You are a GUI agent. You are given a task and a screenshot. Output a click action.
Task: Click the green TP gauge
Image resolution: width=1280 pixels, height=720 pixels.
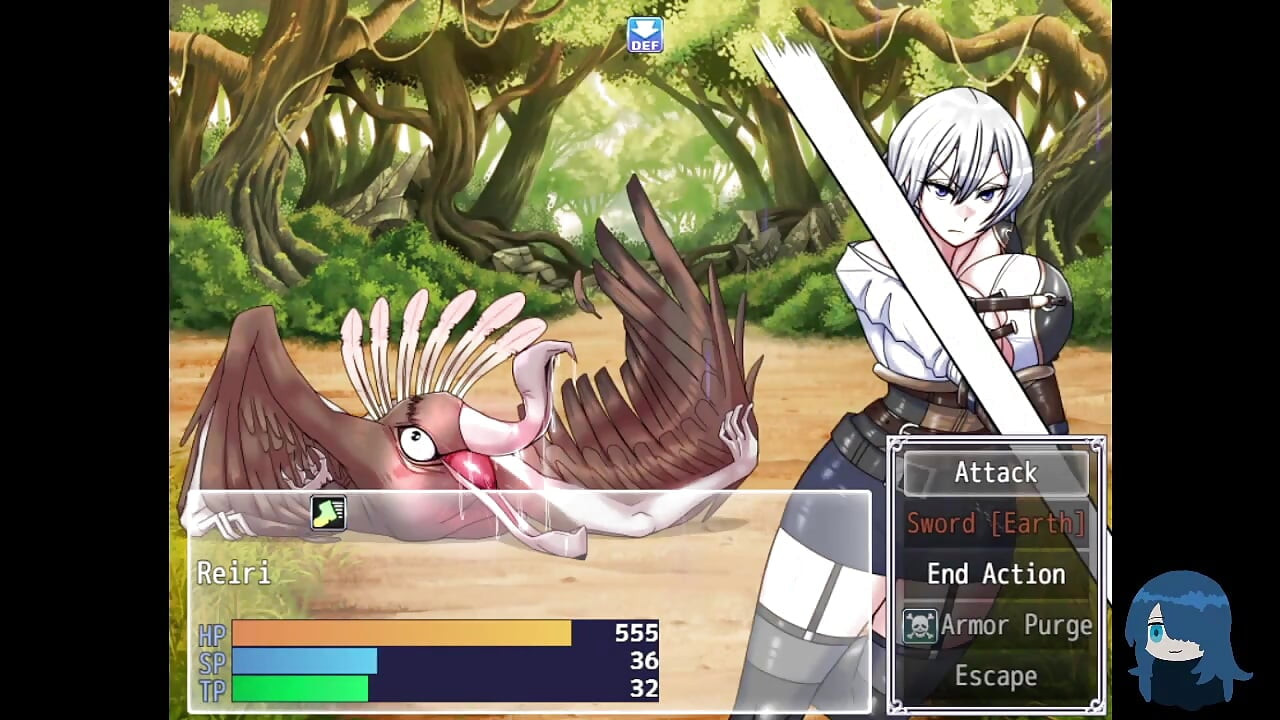pos(300,689)
